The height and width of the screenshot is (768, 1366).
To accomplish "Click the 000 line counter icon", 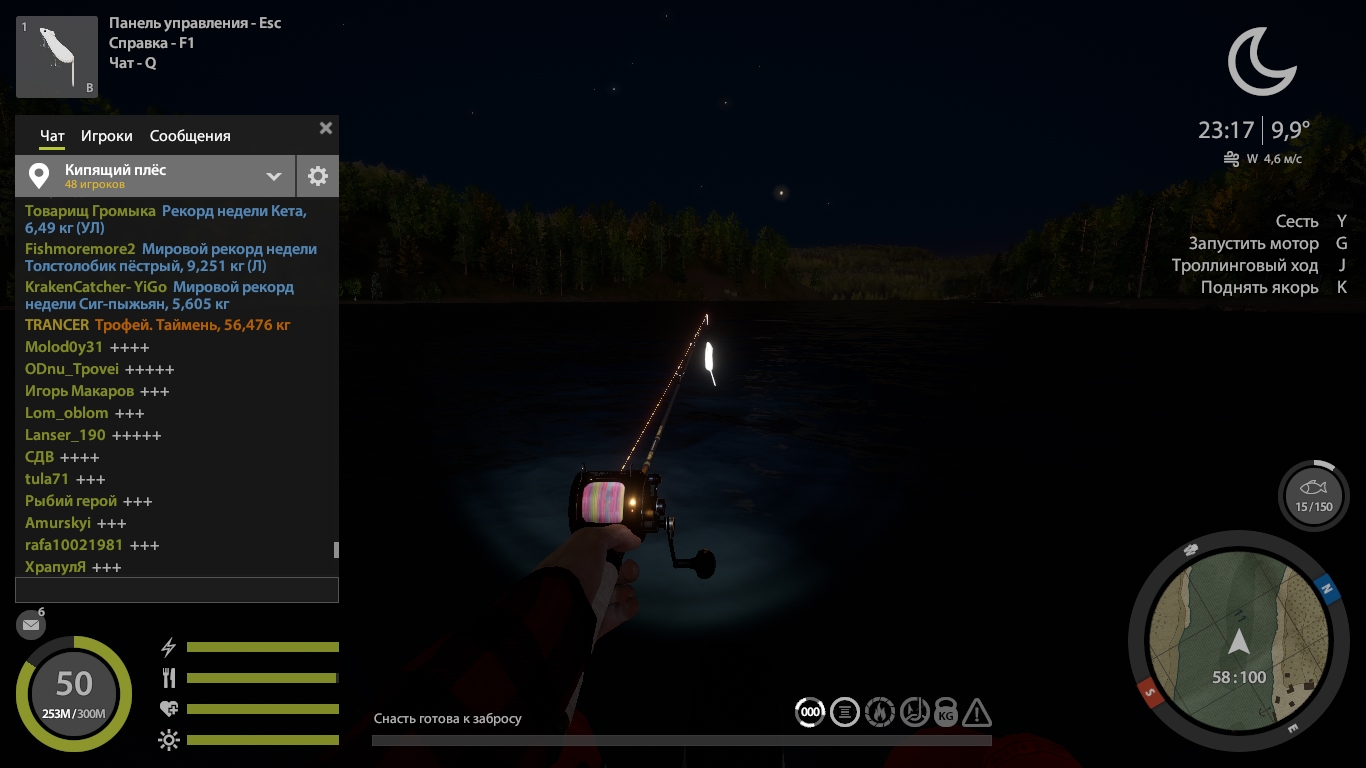I will (810, 713).
